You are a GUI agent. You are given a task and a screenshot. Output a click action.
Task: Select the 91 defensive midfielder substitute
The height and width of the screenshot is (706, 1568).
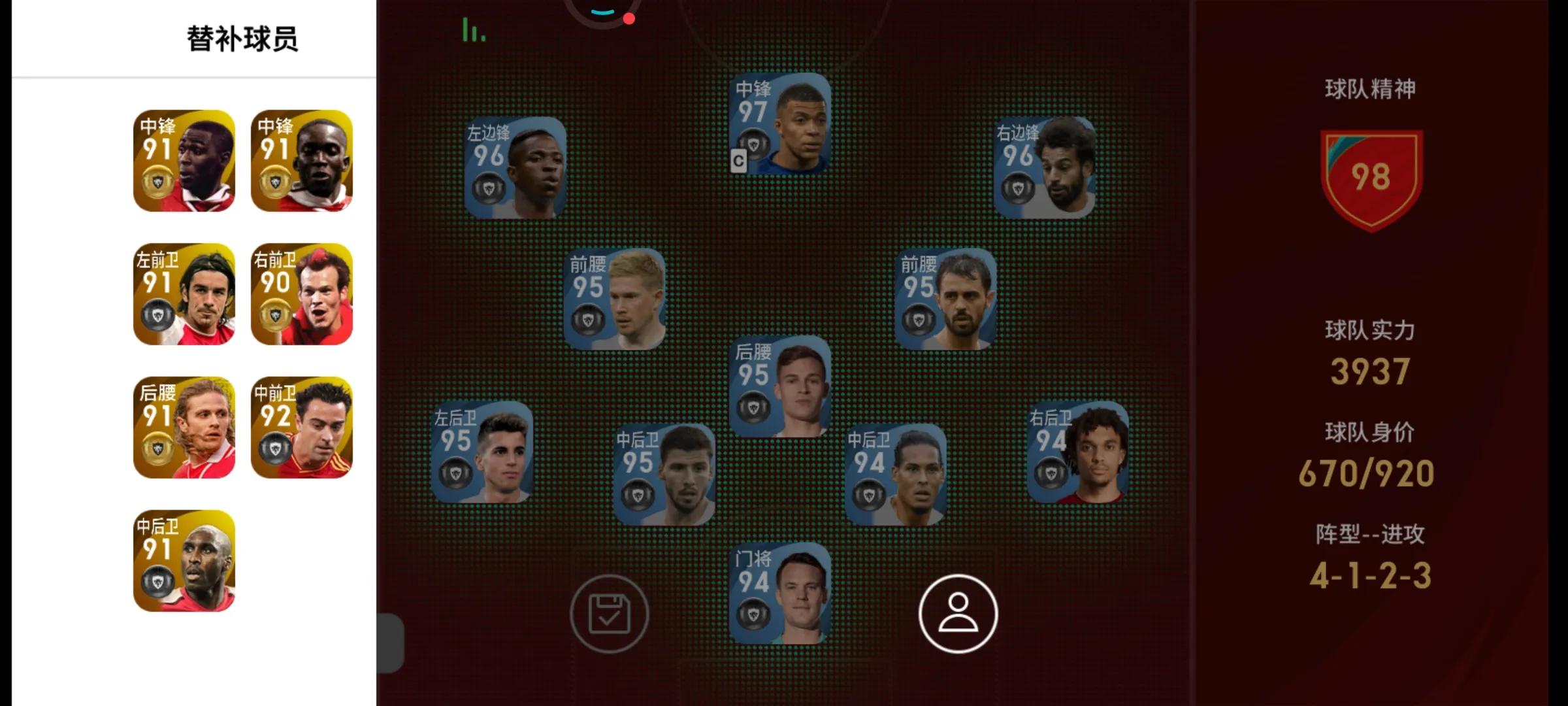point(184,427)
